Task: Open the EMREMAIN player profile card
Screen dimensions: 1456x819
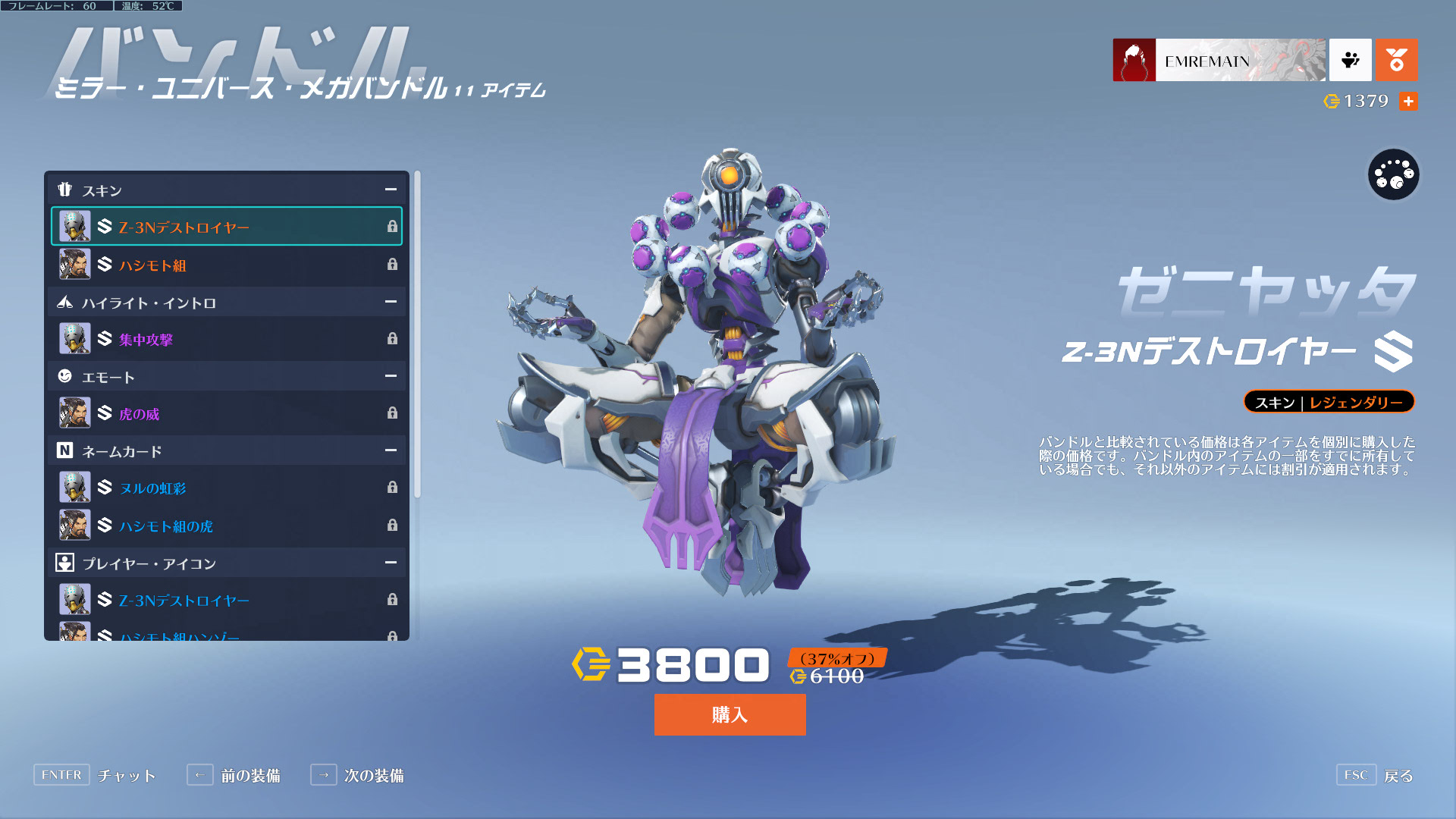Action: [1219, 60]
